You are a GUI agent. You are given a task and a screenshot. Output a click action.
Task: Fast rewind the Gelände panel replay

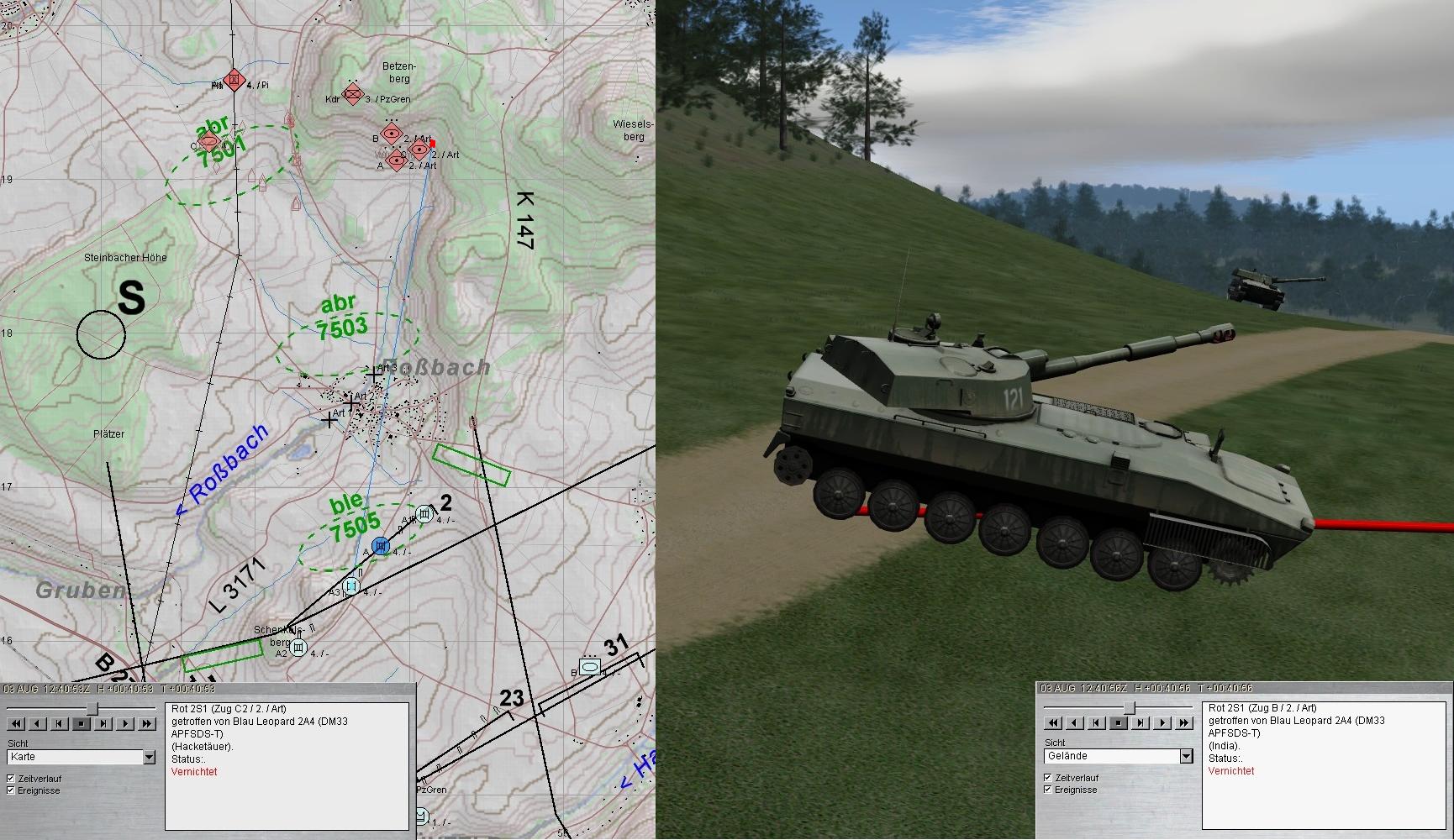tap(1053, 722)
